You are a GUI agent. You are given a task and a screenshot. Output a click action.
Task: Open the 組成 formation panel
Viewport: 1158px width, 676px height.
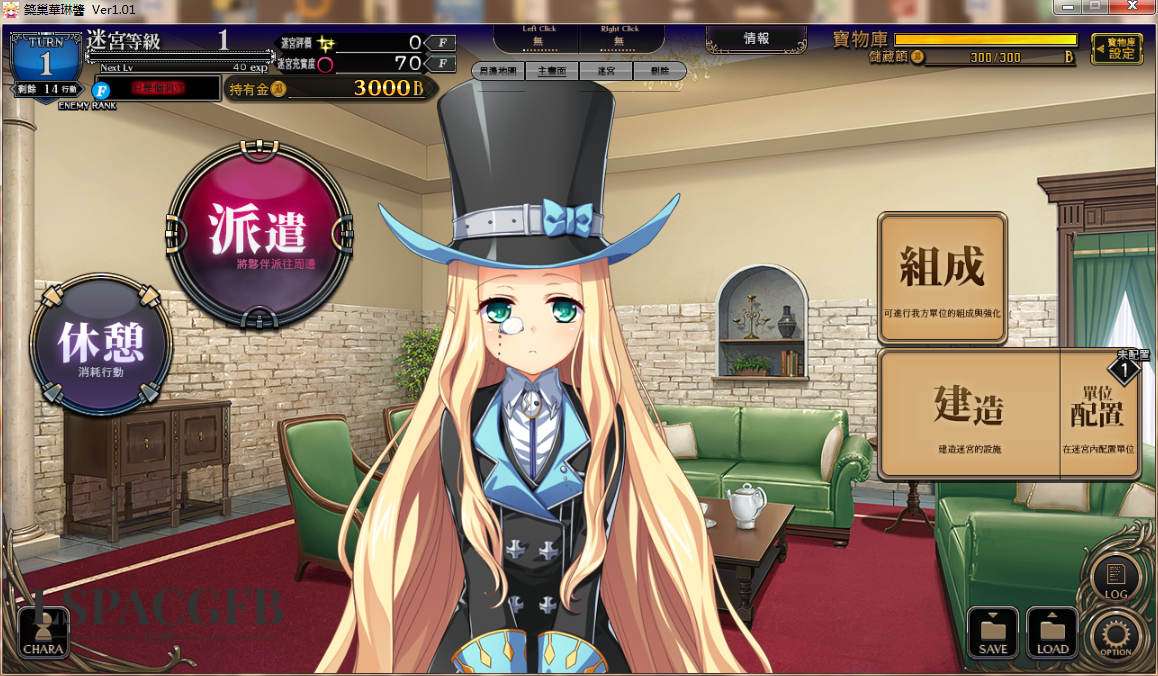(941, 277)
